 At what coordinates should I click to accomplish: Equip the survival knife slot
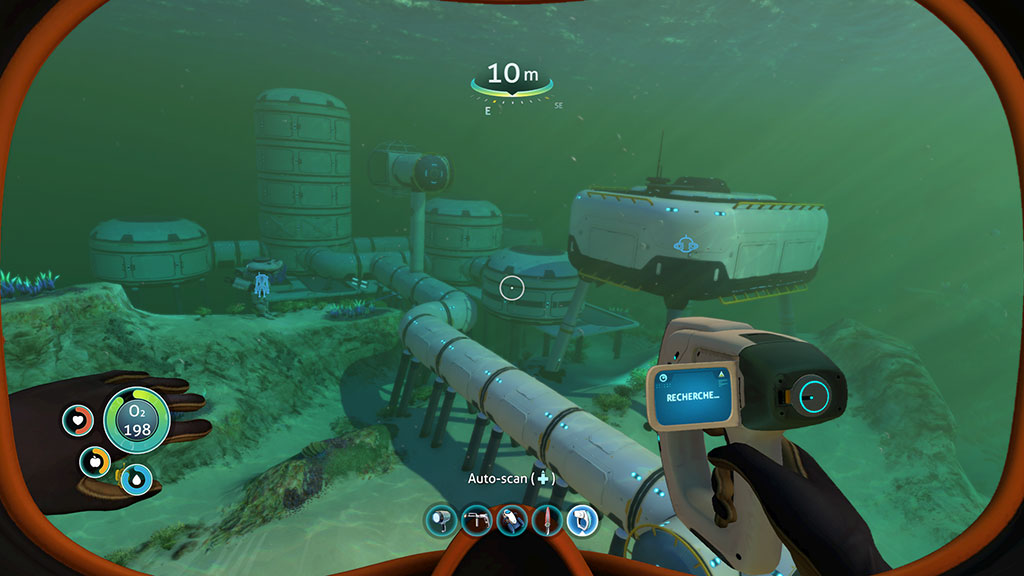546,520
